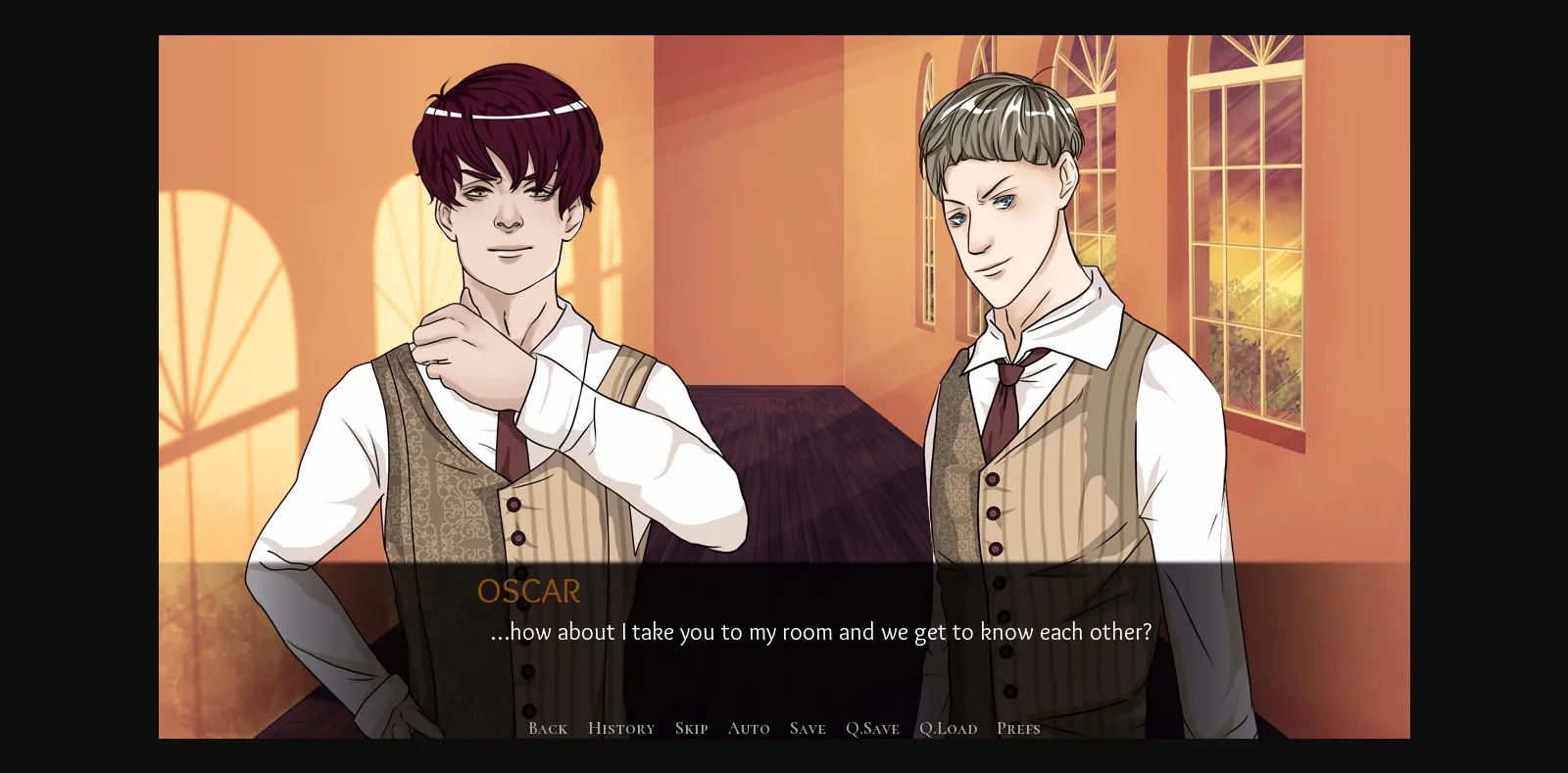This screenshot has height=773, width=1568.
Task: Open the Preferences menu via Prefs
Action: [1017, 728]
